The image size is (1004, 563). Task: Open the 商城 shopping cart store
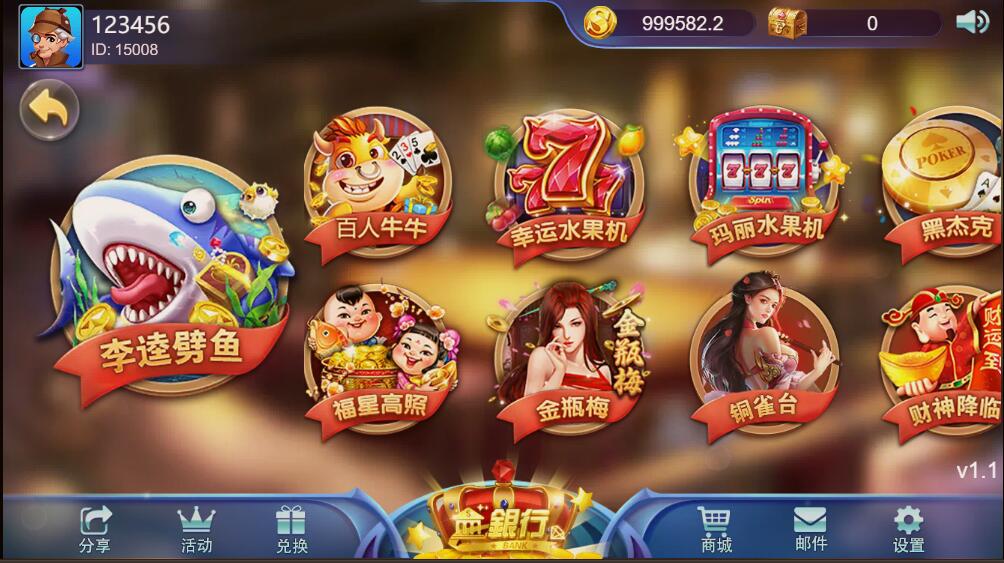(x=714, y=529)
